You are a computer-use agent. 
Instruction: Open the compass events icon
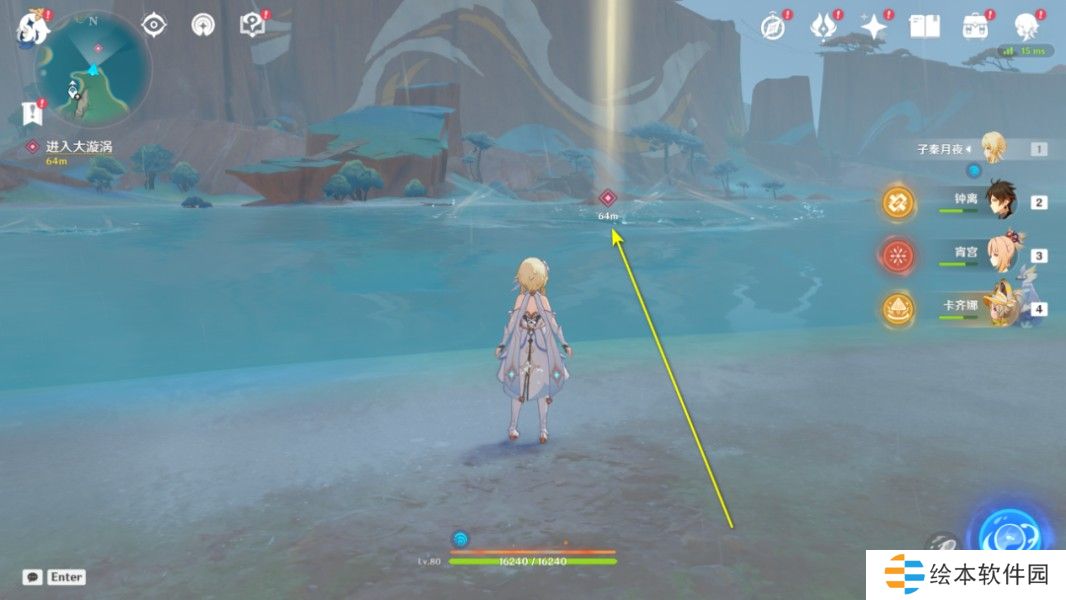coord(774,27)
